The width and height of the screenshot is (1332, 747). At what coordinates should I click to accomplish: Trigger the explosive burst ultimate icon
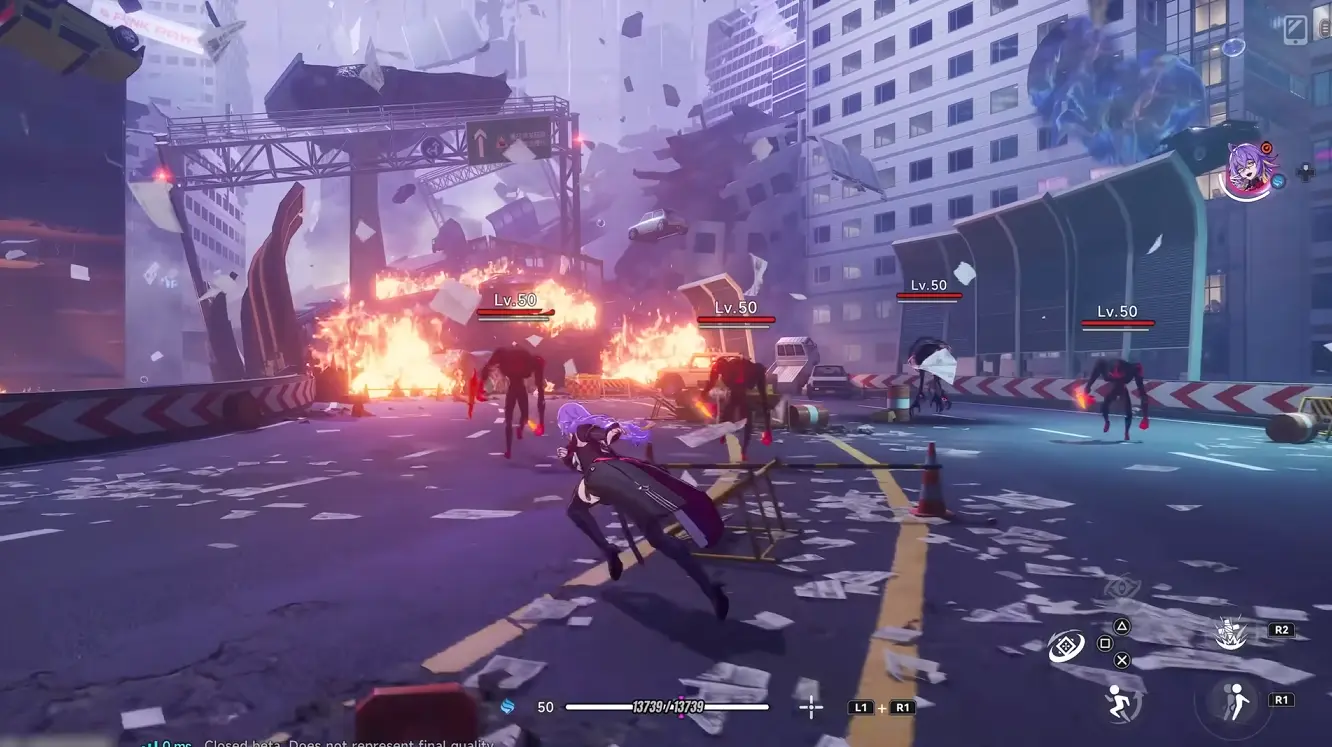point(1230,633)
